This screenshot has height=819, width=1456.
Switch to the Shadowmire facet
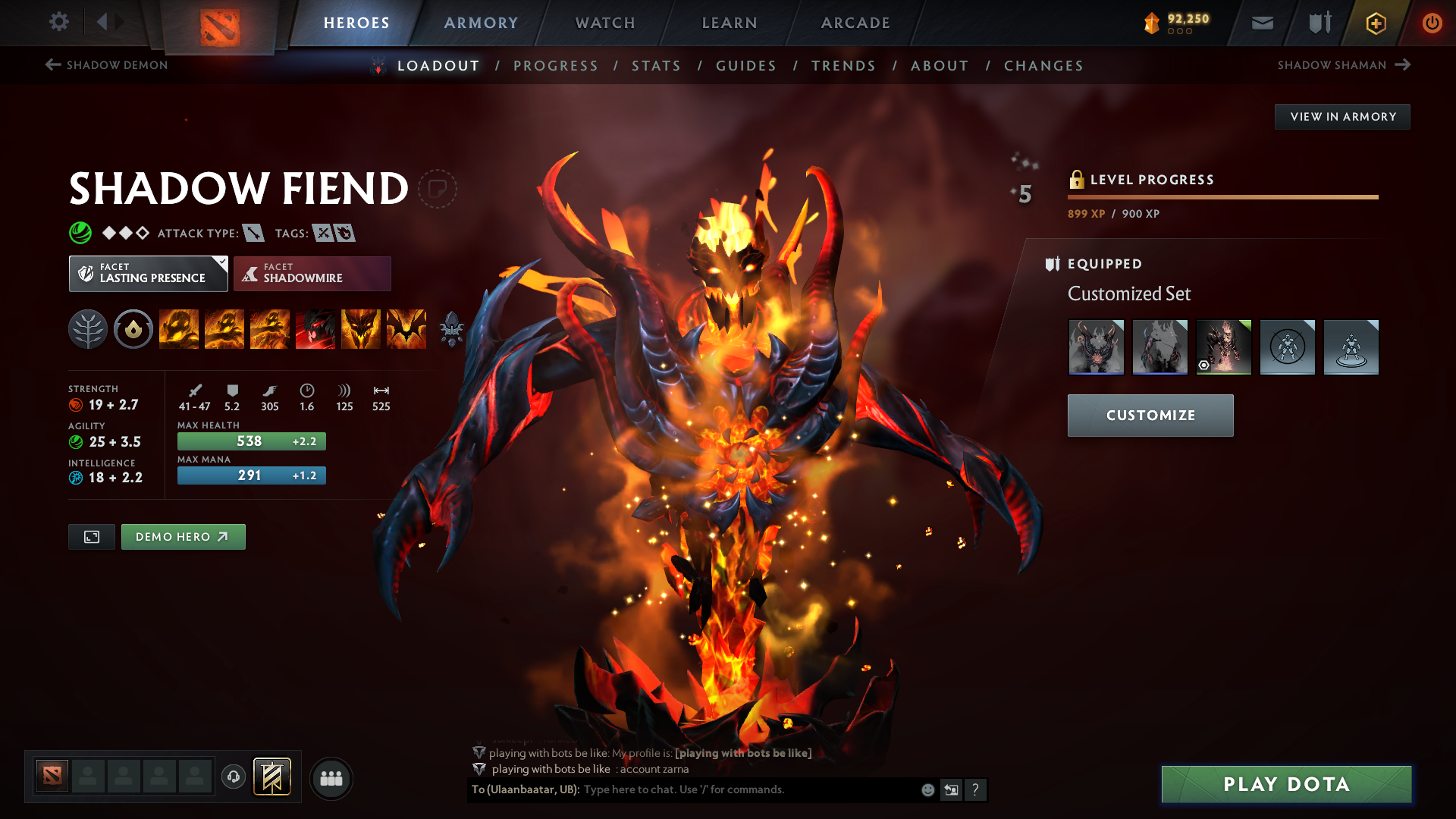tap(312, 273)
